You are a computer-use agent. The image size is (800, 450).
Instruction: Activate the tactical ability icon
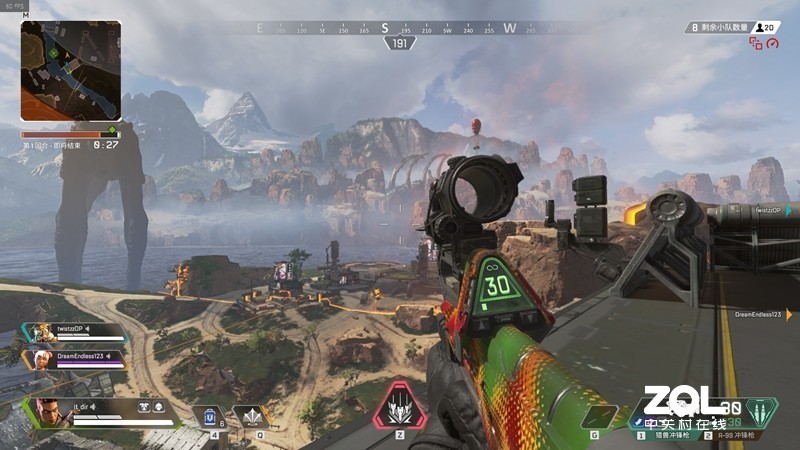tap(249, 416)
